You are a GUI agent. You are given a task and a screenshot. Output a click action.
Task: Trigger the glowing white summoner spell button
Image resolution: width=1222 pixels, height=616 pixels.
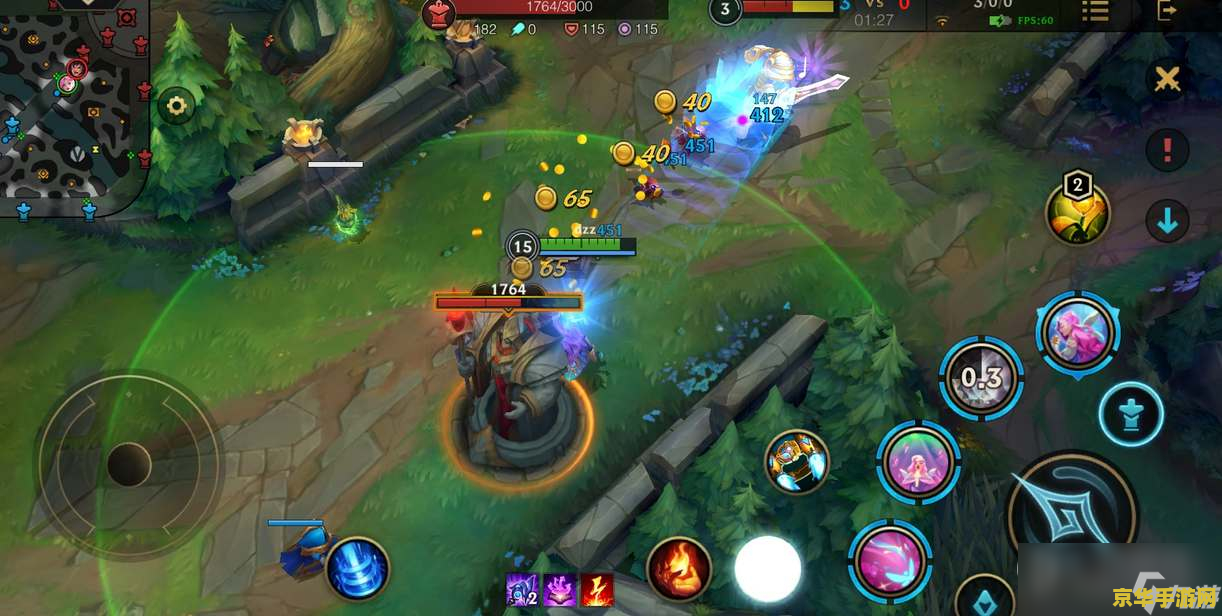[768, 569]
